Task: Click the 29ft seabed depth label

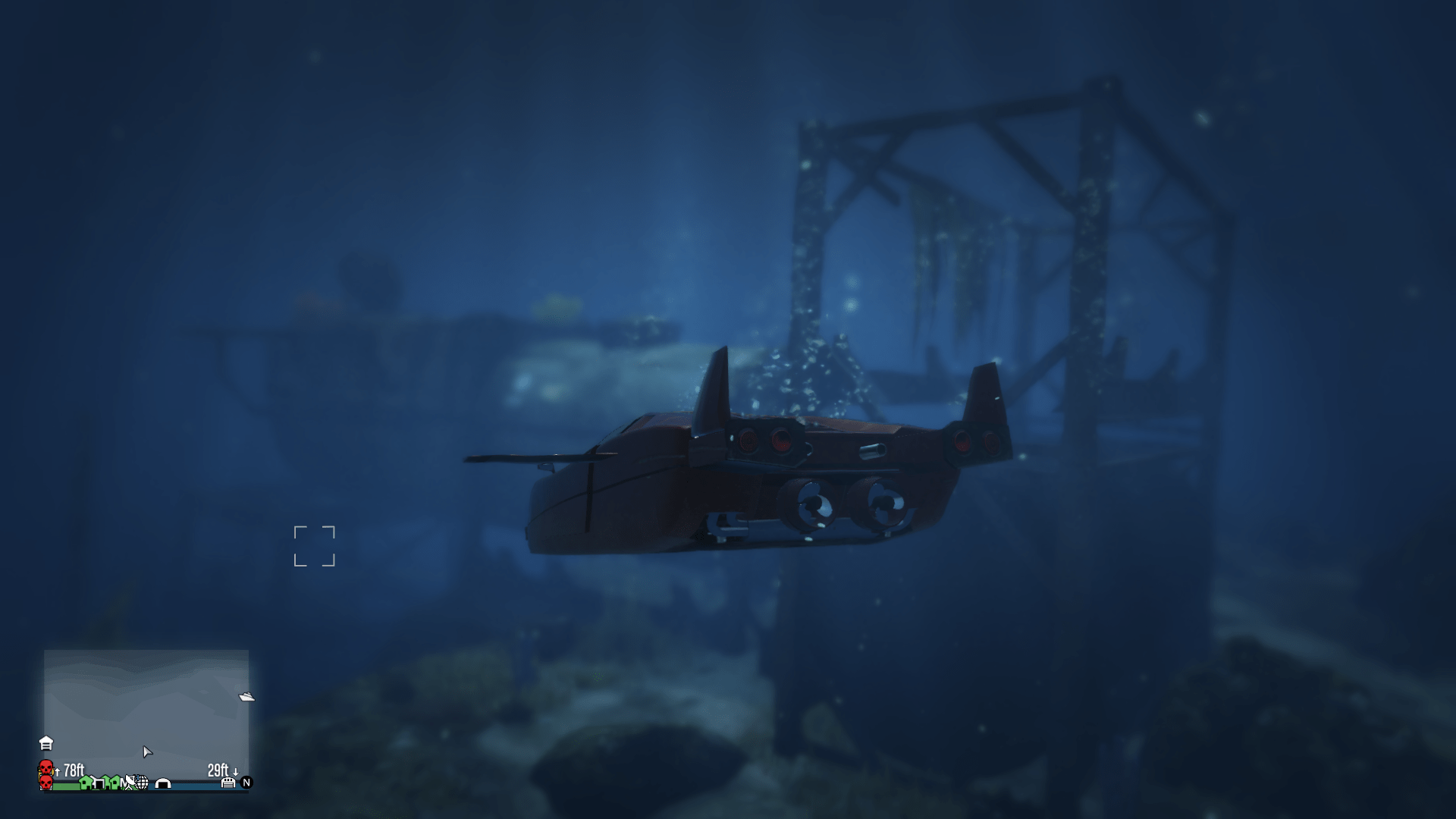Action: pyautogui.click(x=218, y=770)
